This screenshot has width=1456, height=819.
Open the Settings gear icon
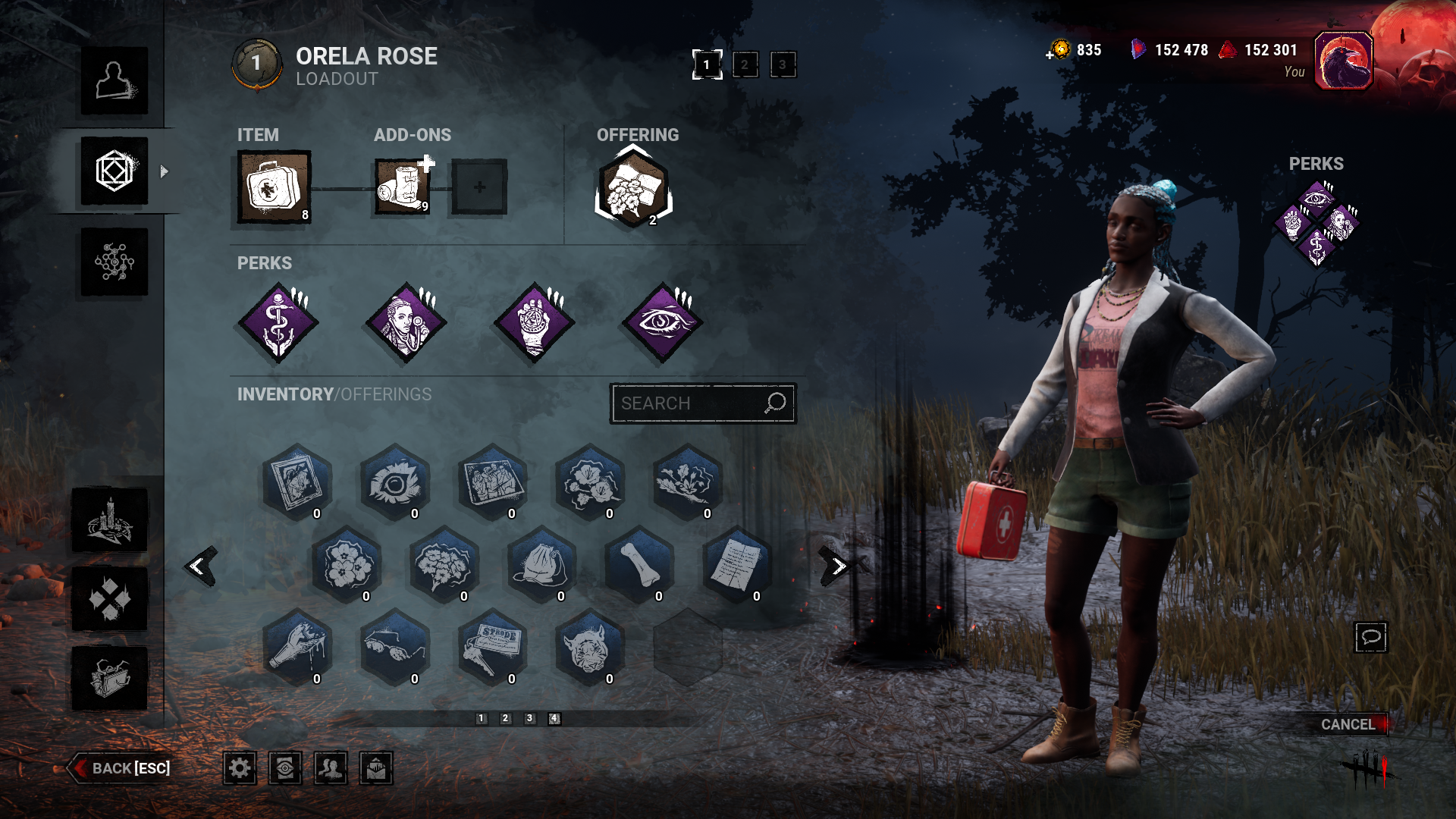click(240, 768)
